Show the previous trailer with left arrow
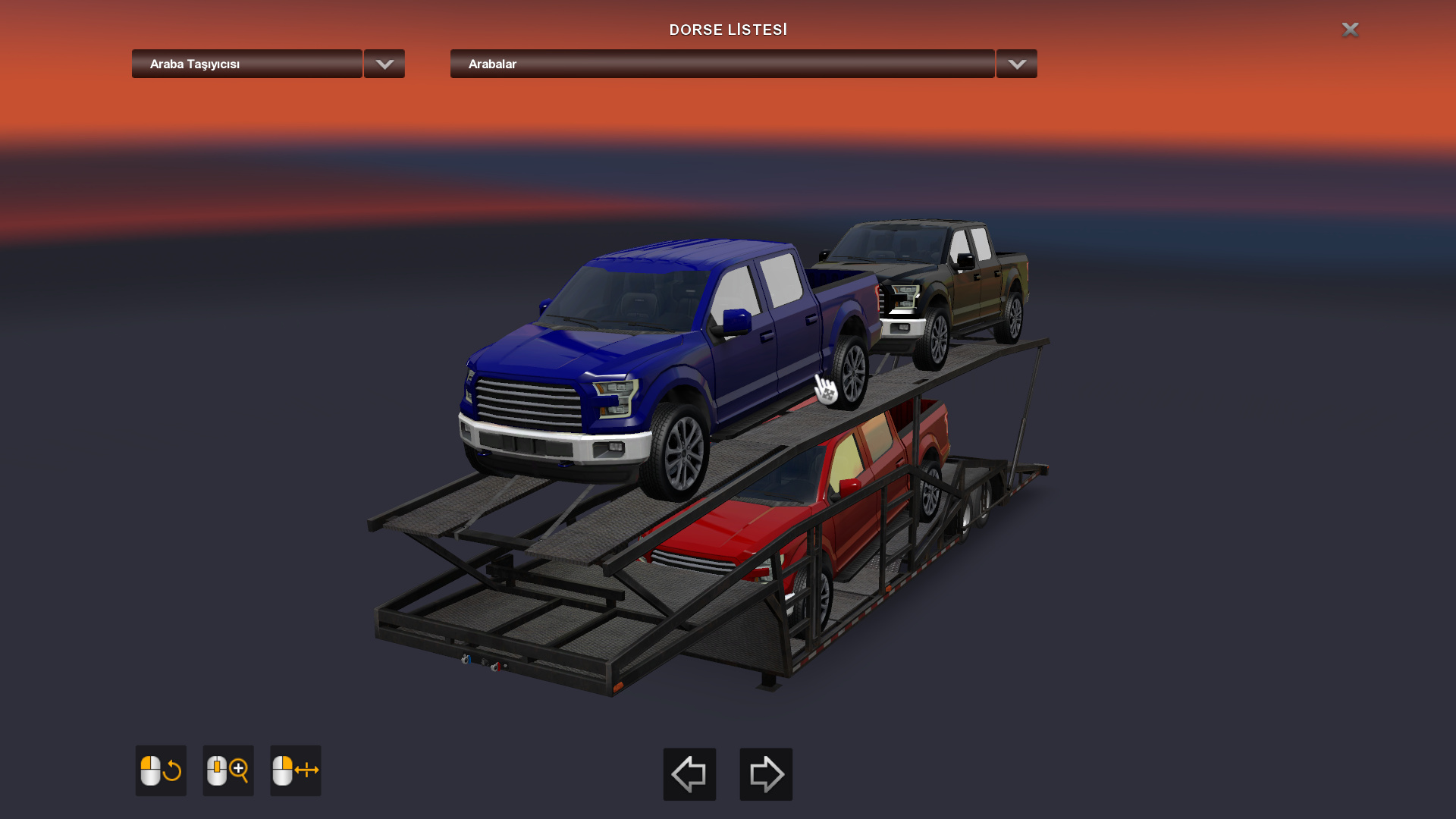The width and height of the screenshot is (1456, 819). coord(689,774)
